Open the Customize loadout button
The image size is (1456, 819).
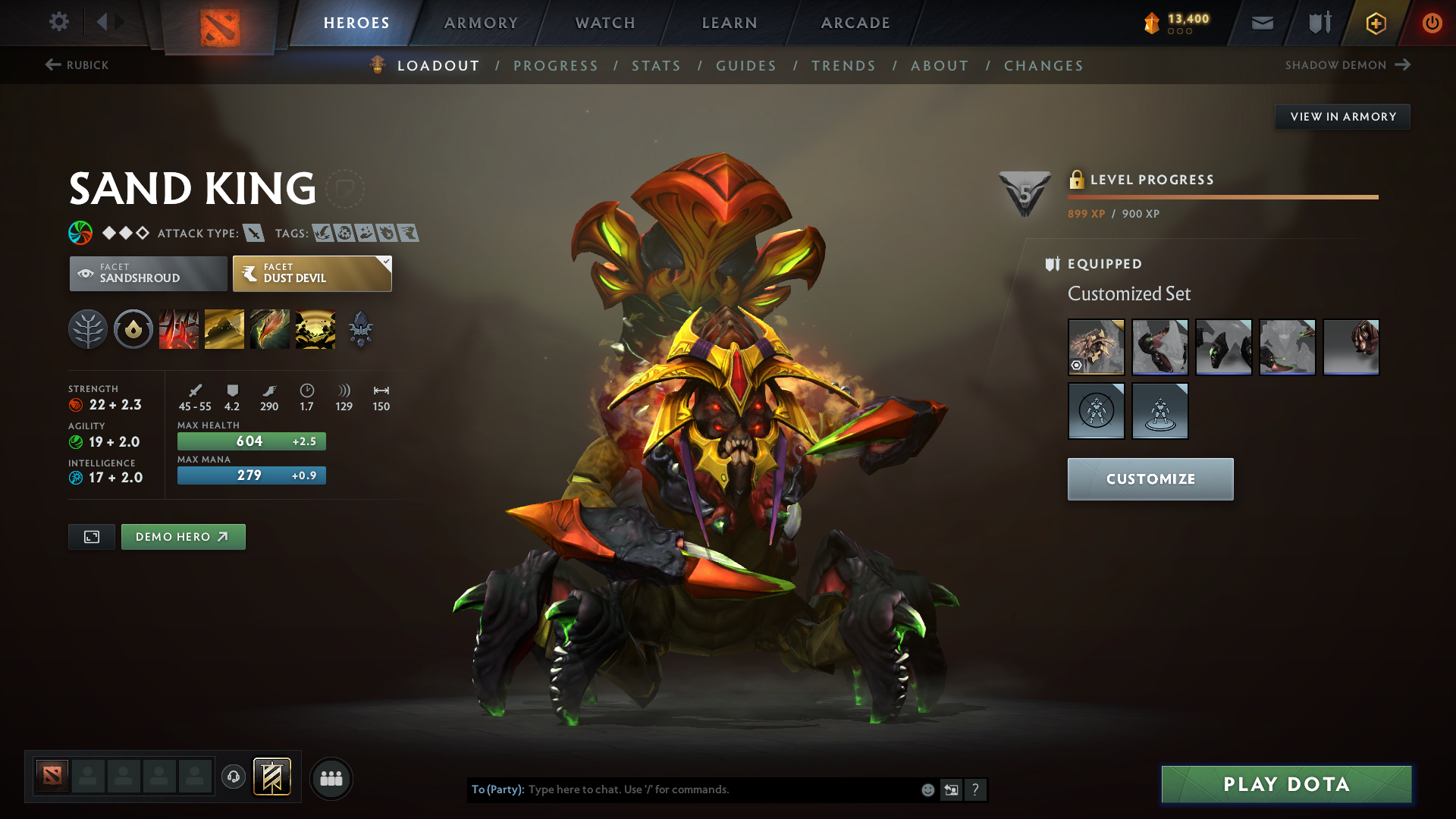tap(1150, 479)
